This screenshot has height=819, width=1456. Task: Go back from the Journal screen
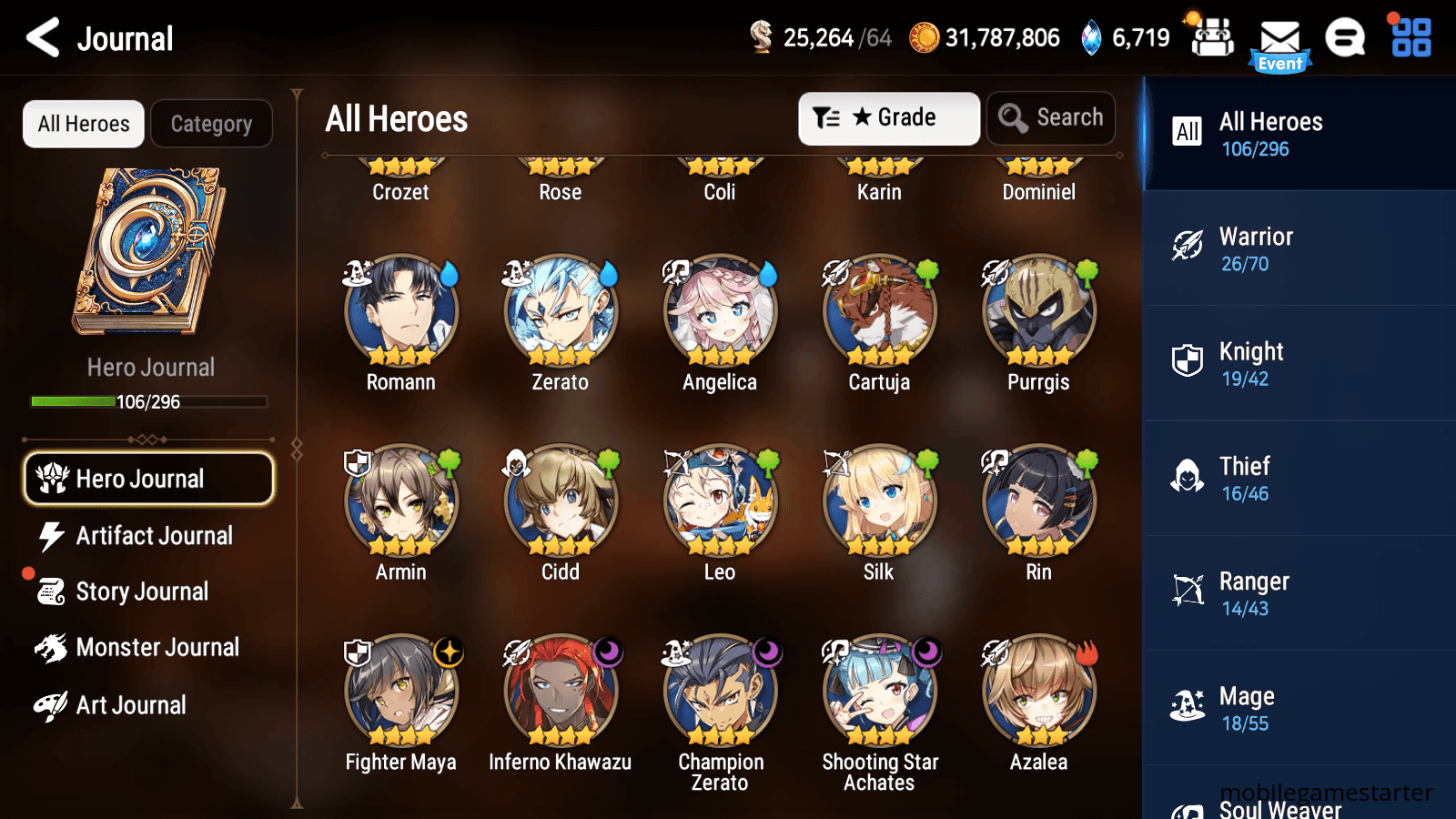point(43,38)
